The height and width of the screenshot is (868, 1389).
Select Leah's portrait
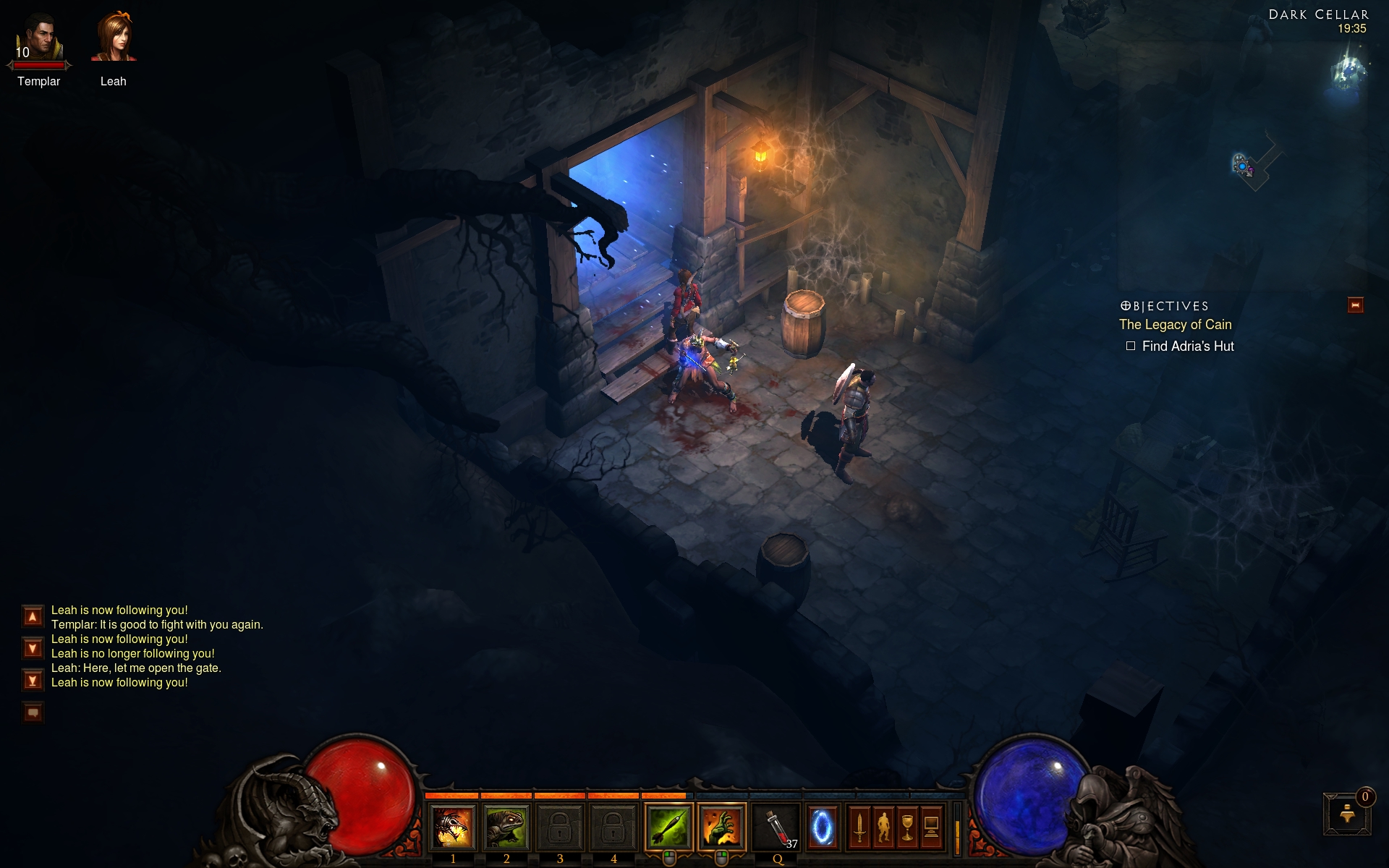(114, 37)
